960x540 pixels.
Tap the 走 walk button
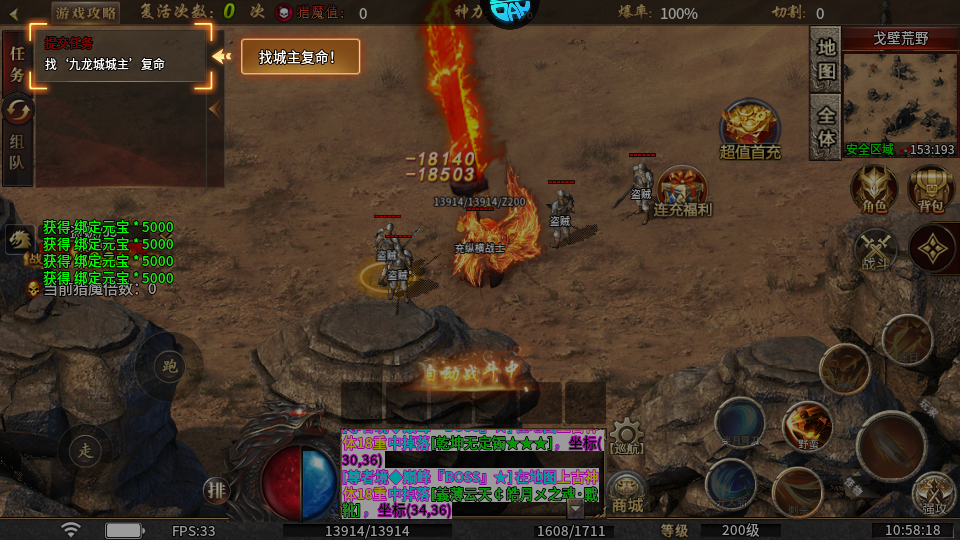[85, 452]
